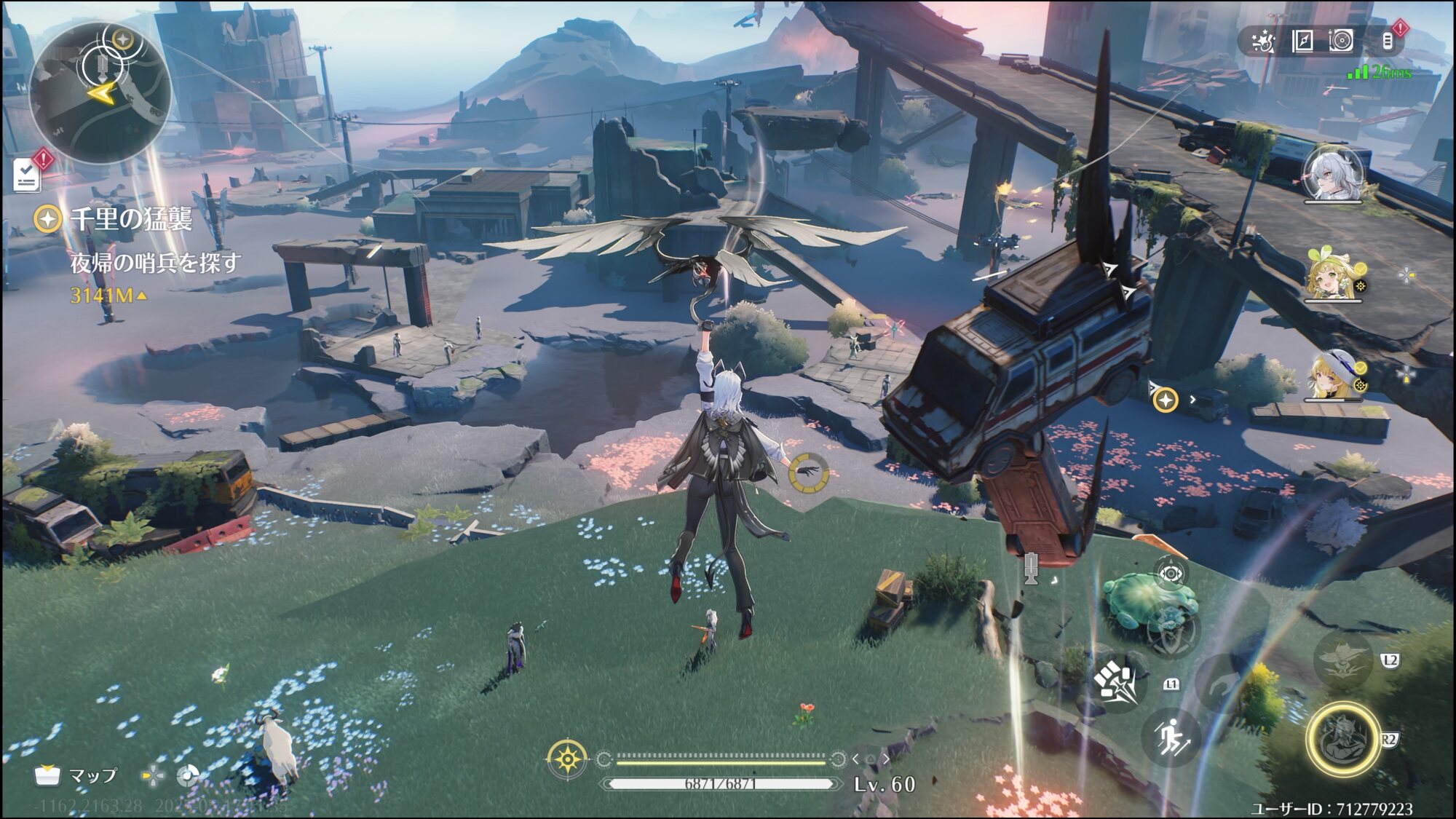This screenshot has width=1456, height=819.
Task: Trigger the glowing gold-ringed ultimate ability
Action: pyautogui.click(x=1343, y=739)
